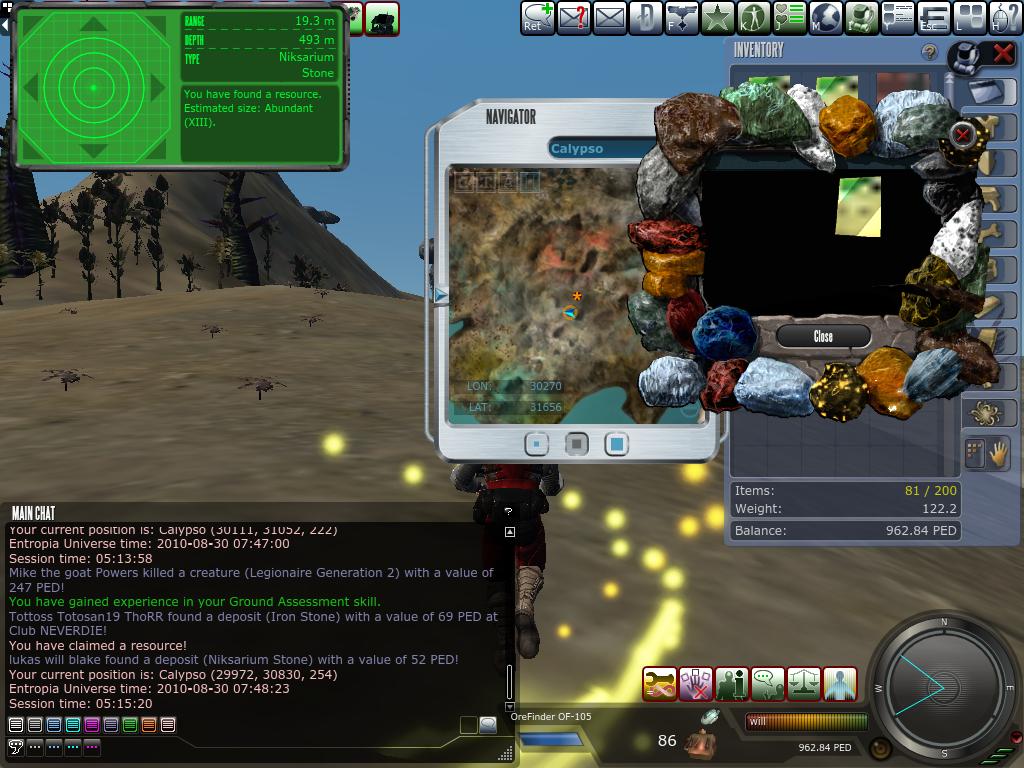Image resolution: width=1024 pixels, height=768 pixels.
Task: Click the Ret chat bubble toolbar icon
Action: [537, 17]
